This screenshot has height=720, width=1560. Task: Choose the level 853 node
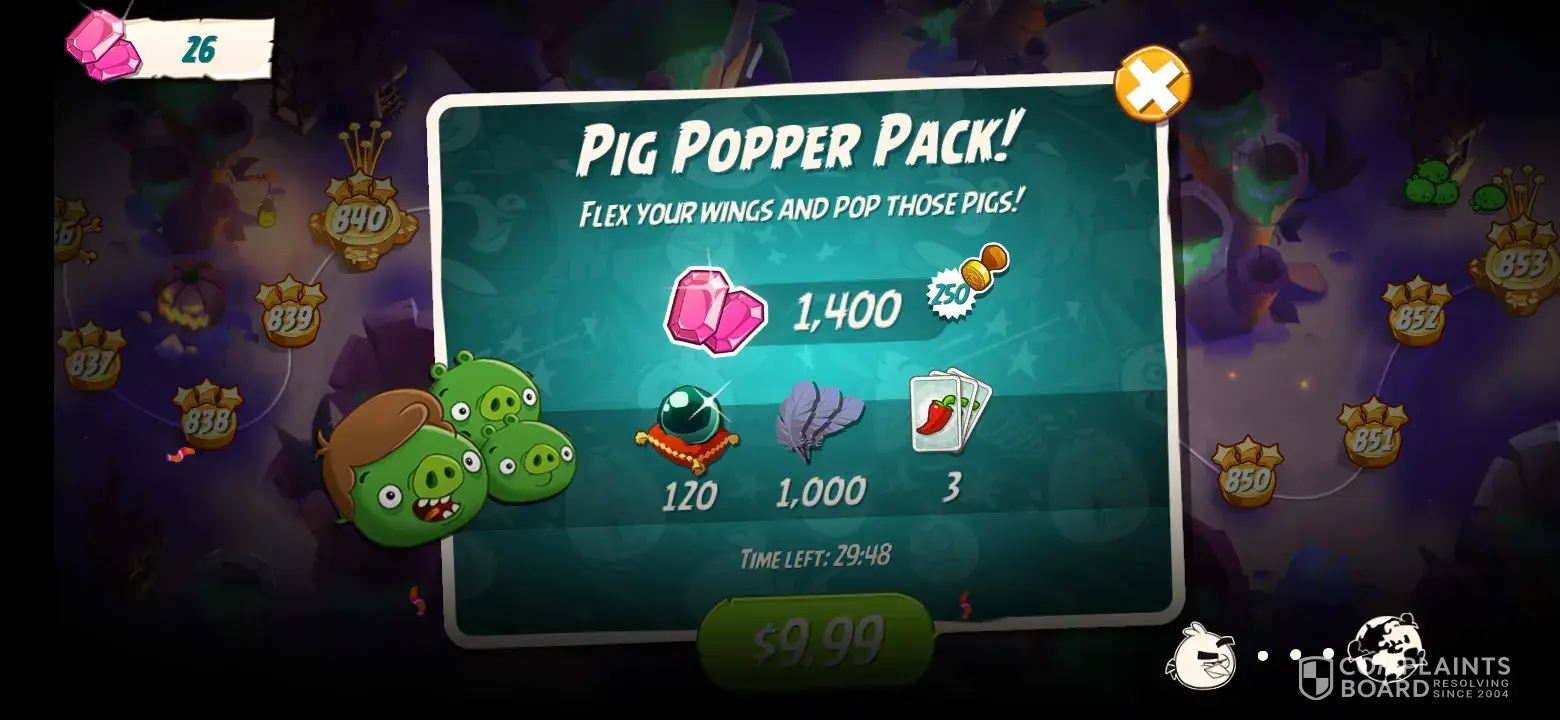coord(1519,262)
